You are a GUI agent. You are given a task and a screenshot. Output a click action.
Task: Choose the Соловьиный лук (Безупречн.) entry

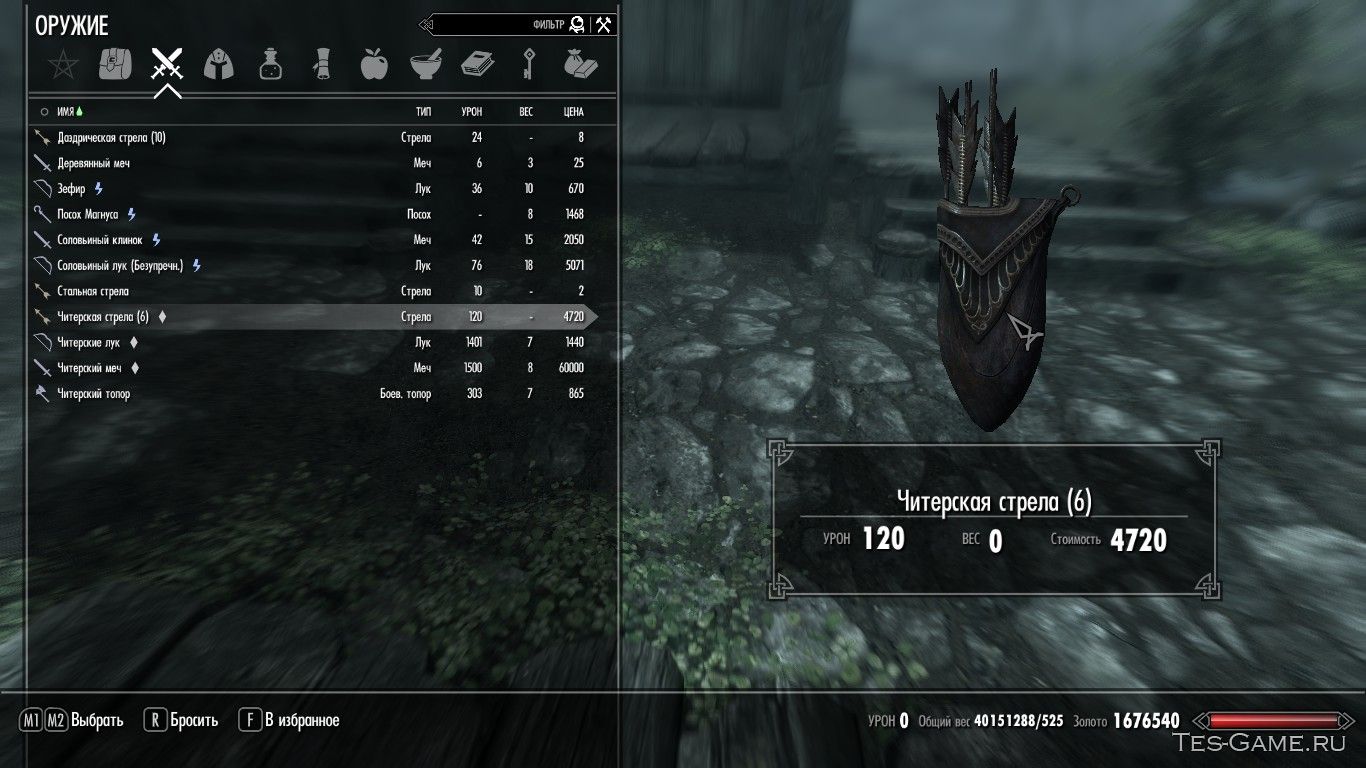(121, 266)
